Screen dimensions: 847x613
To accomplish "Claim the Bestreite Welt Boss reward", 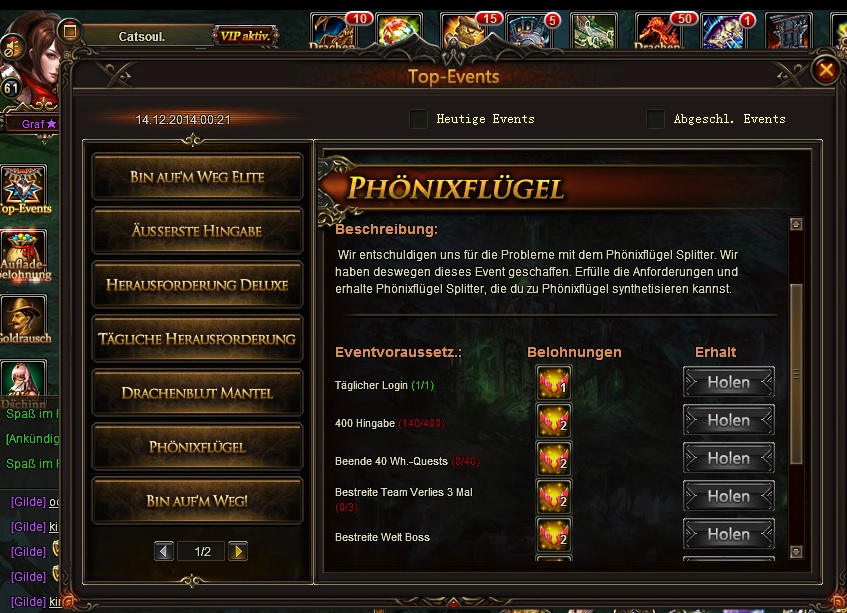I will point(728,535).
